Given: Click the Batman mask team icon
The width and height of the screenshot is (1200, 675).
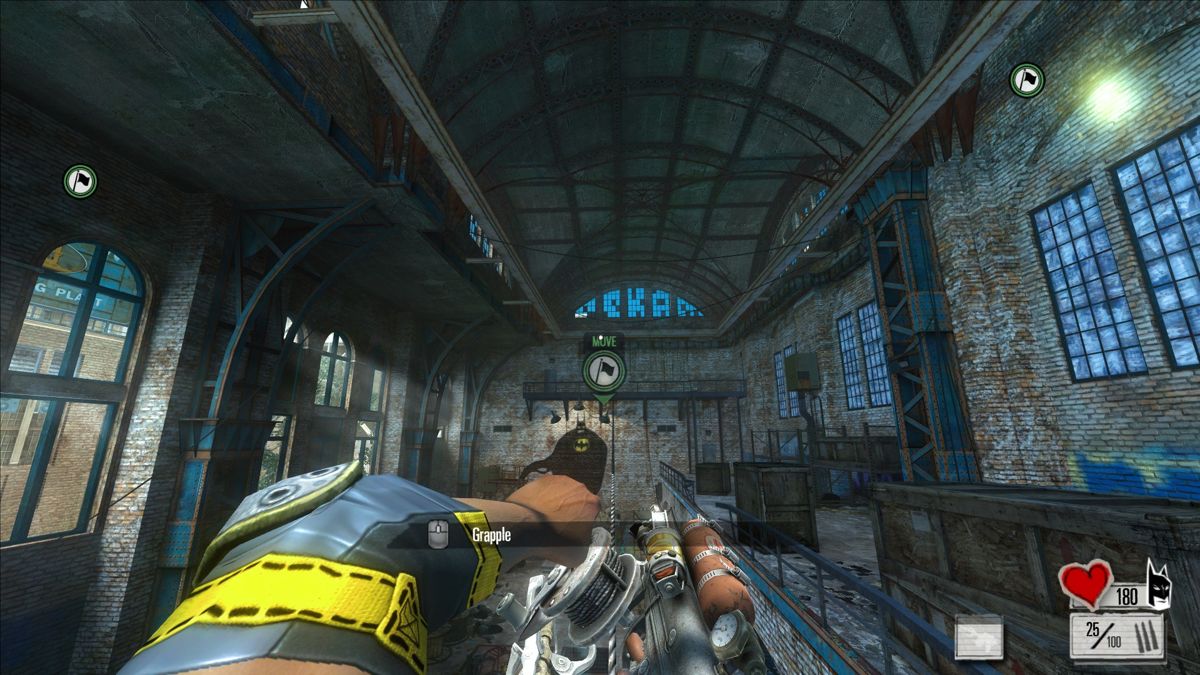Looking at the screenshot, I should pyautogui.click(x=1158, y=587).
